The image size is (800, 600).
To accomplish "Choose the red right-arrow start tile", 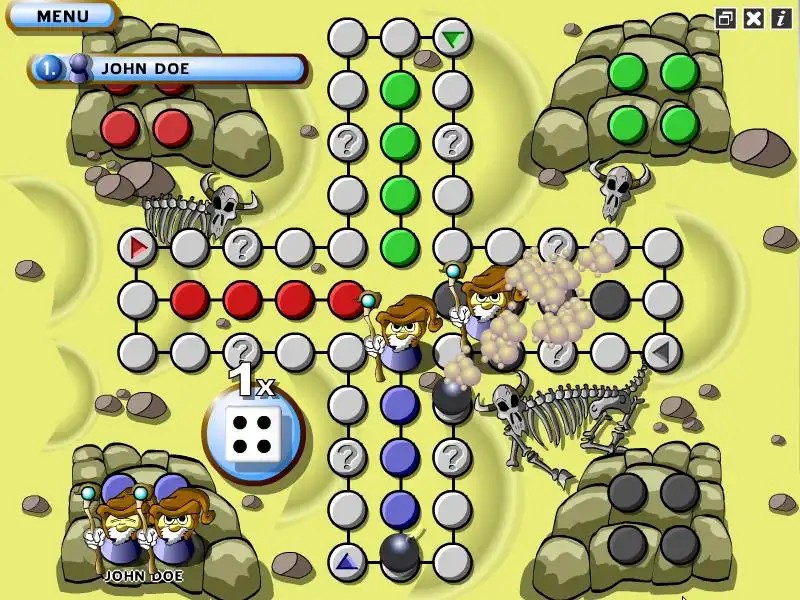I will coord(137,246).
